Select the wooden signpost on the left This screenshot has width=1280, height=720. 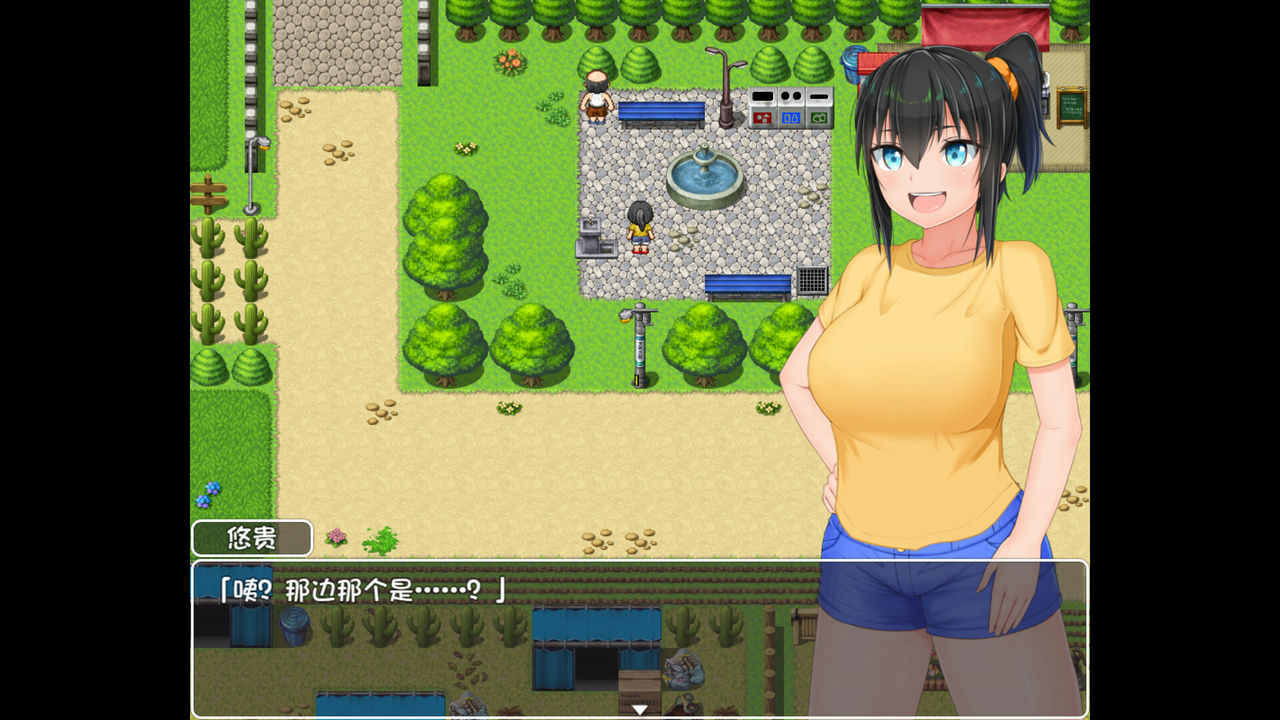[x=210, y=190]
